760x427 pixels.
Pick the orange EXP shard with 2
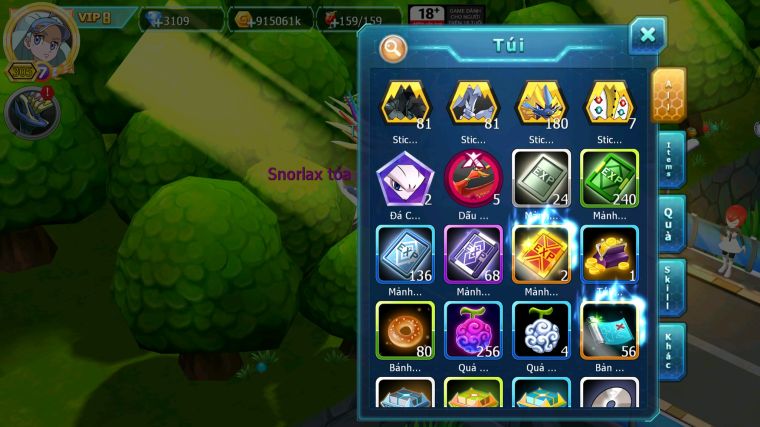(541, 254)
